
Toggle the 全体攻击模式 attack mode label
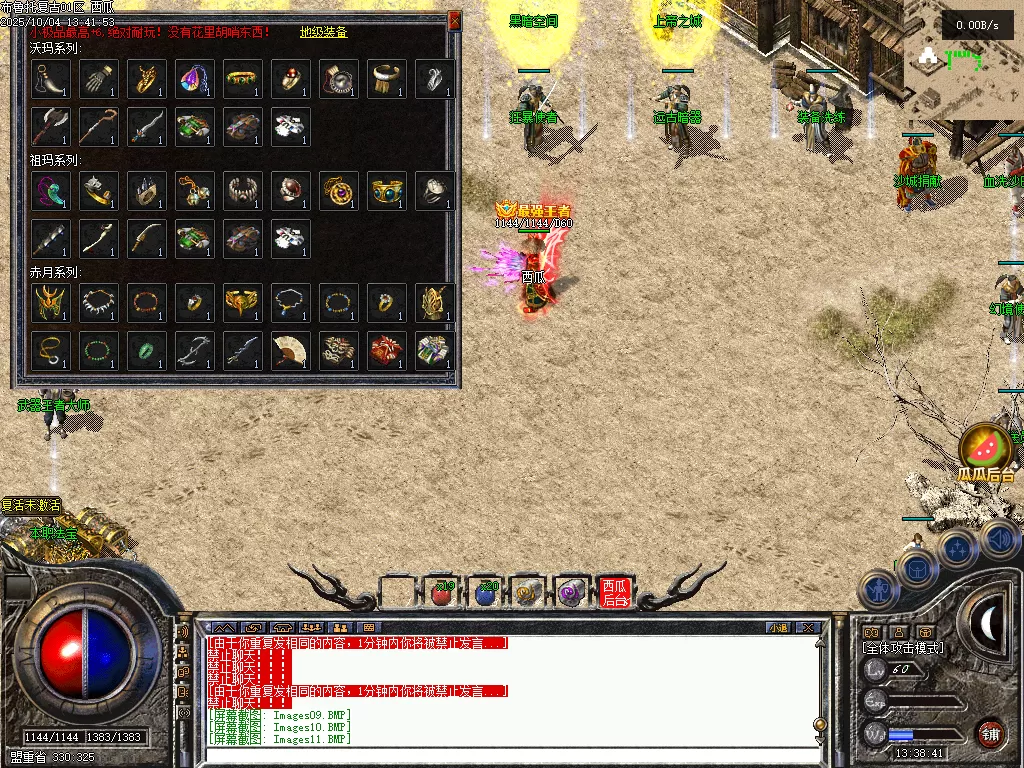coord(903,648)
